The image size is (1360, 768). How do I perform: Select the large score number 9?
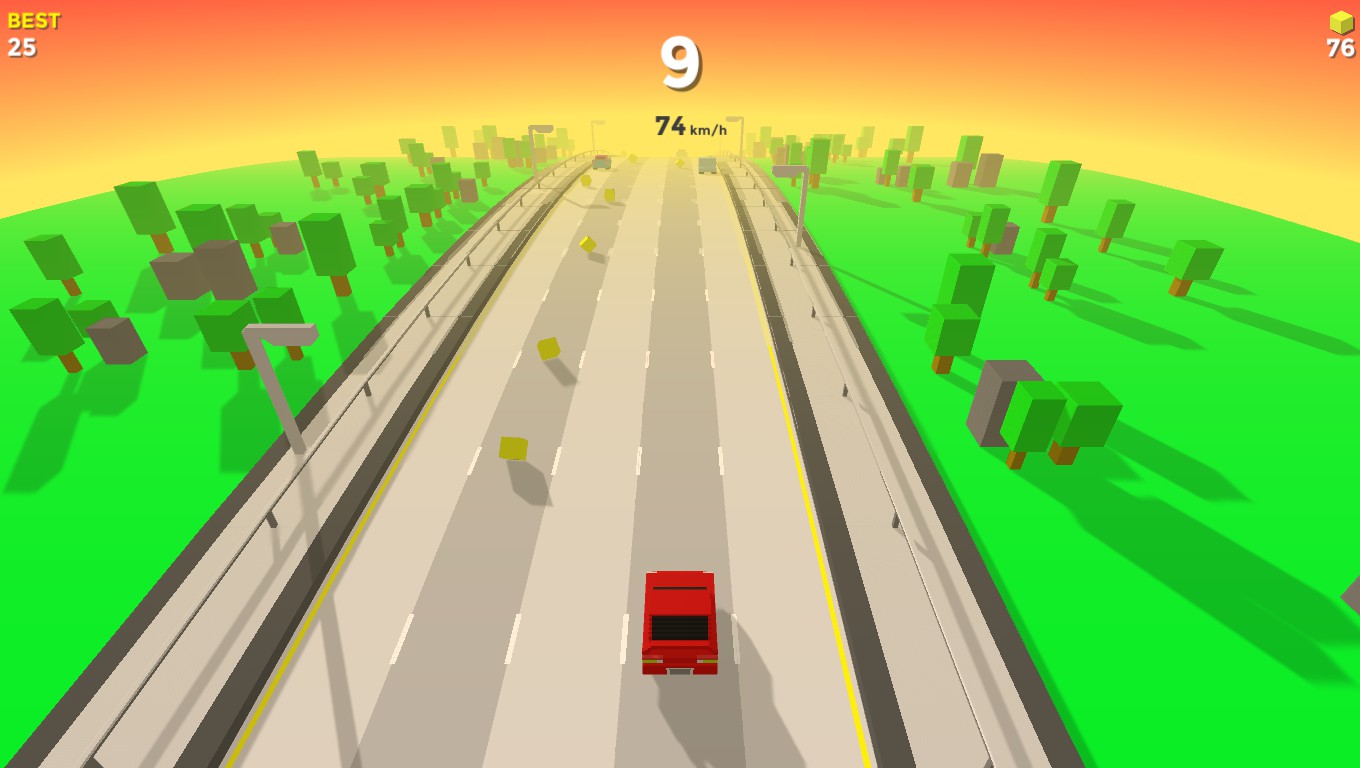point(681,63)
